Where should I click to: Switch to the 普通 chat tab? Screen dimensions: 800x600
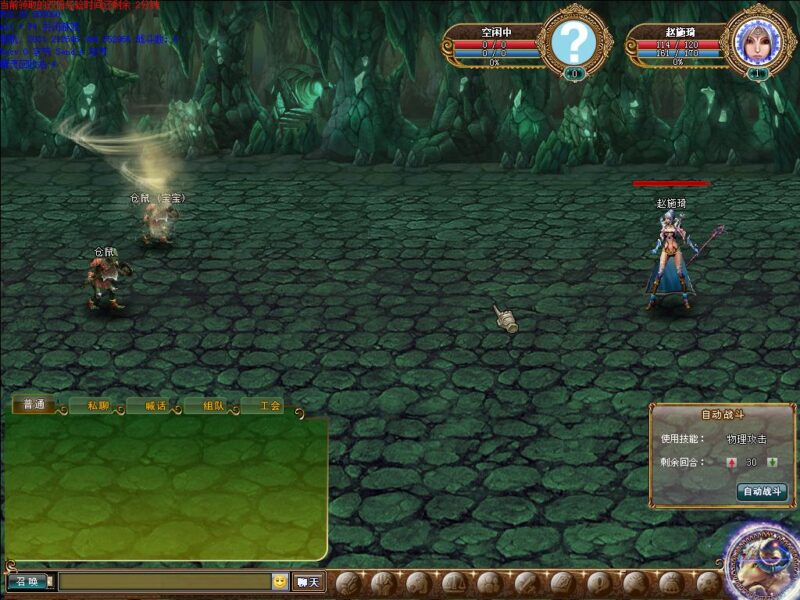click(34, 406)
